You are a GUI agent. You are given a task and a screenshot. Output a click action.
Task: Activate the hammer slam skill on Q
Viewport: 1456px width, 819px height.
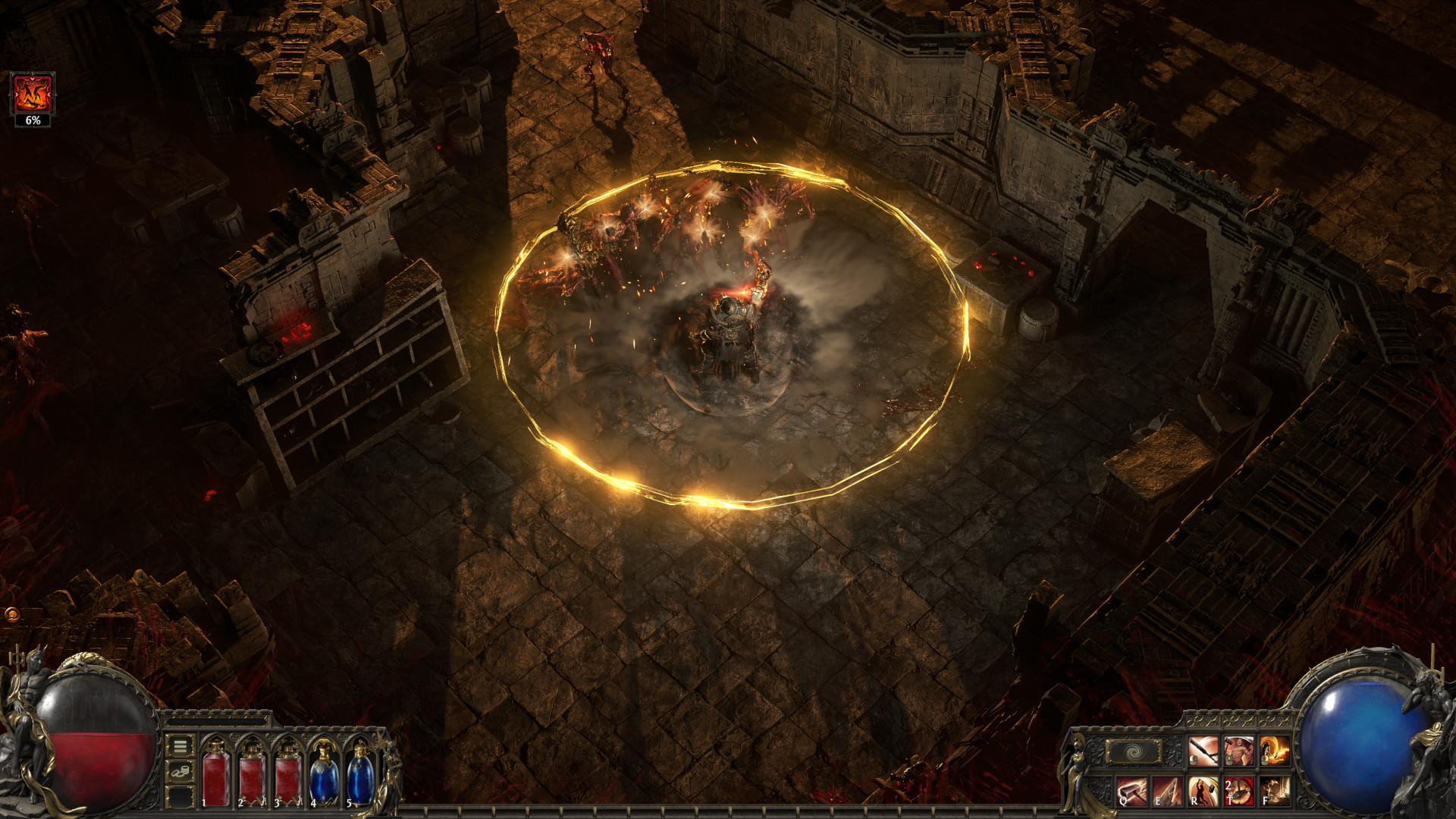pyautogui.click(x=1130, y=790)
